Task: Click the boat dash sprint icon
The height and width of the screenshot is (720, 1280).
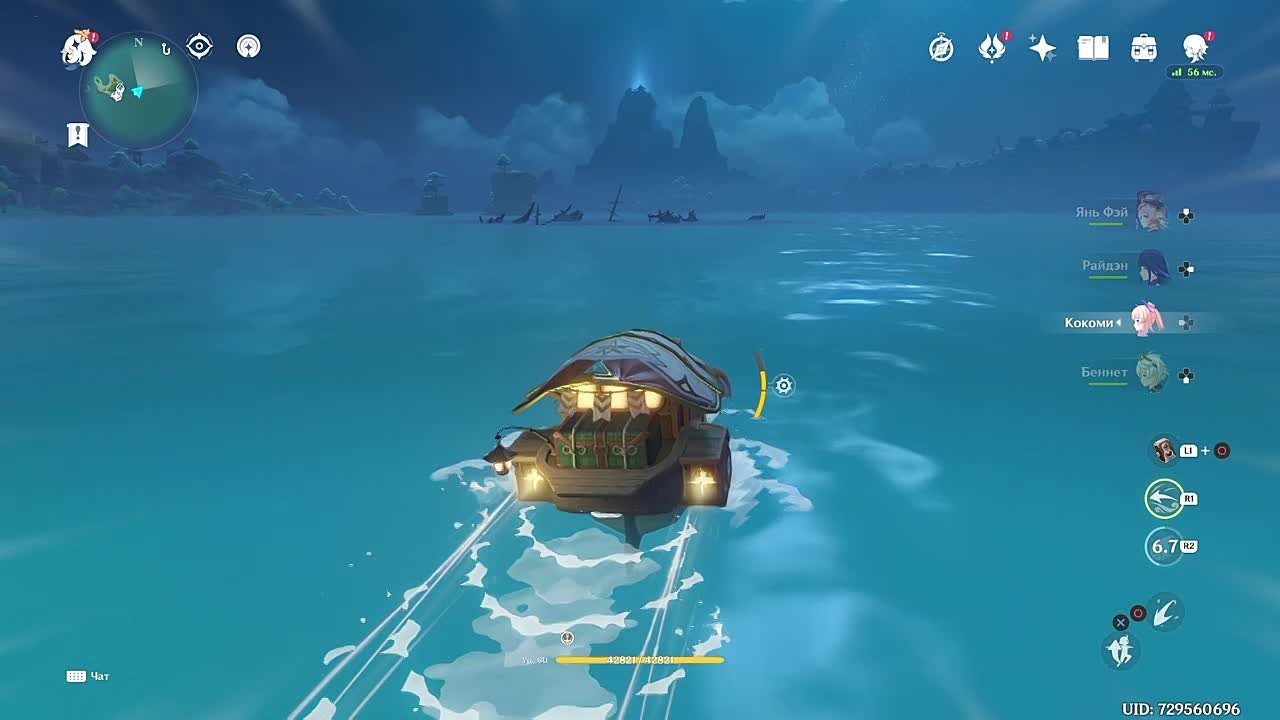Action: [x=1164, y=611]
